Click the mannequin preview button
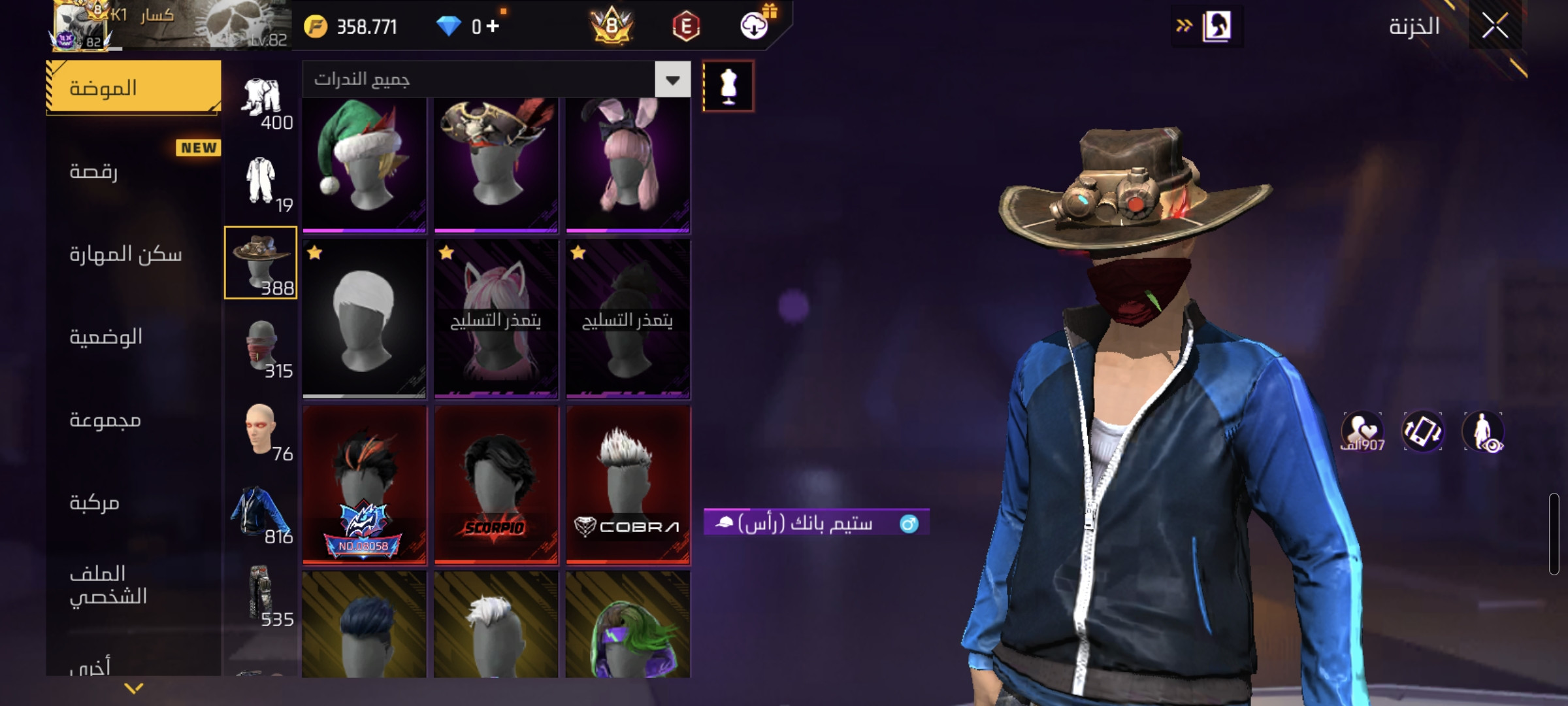The image size is (1568, 706). (728, 86)
